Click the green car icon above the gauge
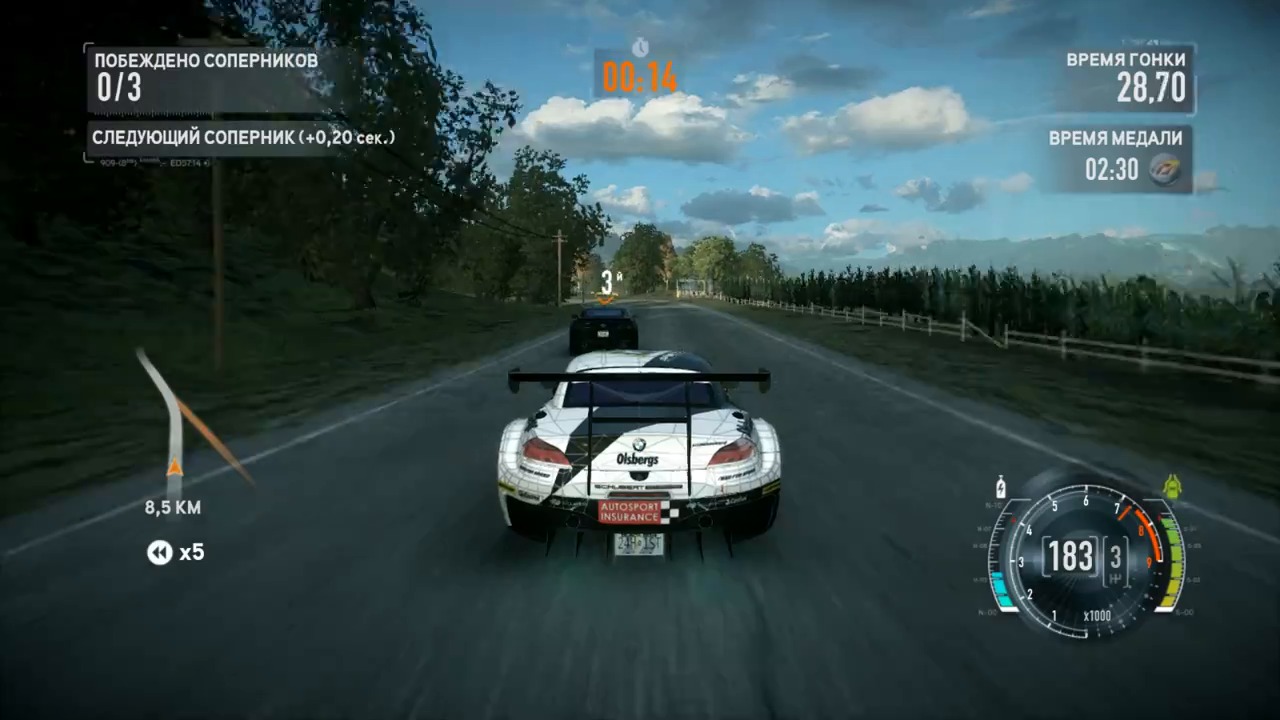The width and height of the screenshot is (1280, 720). 1172,487
